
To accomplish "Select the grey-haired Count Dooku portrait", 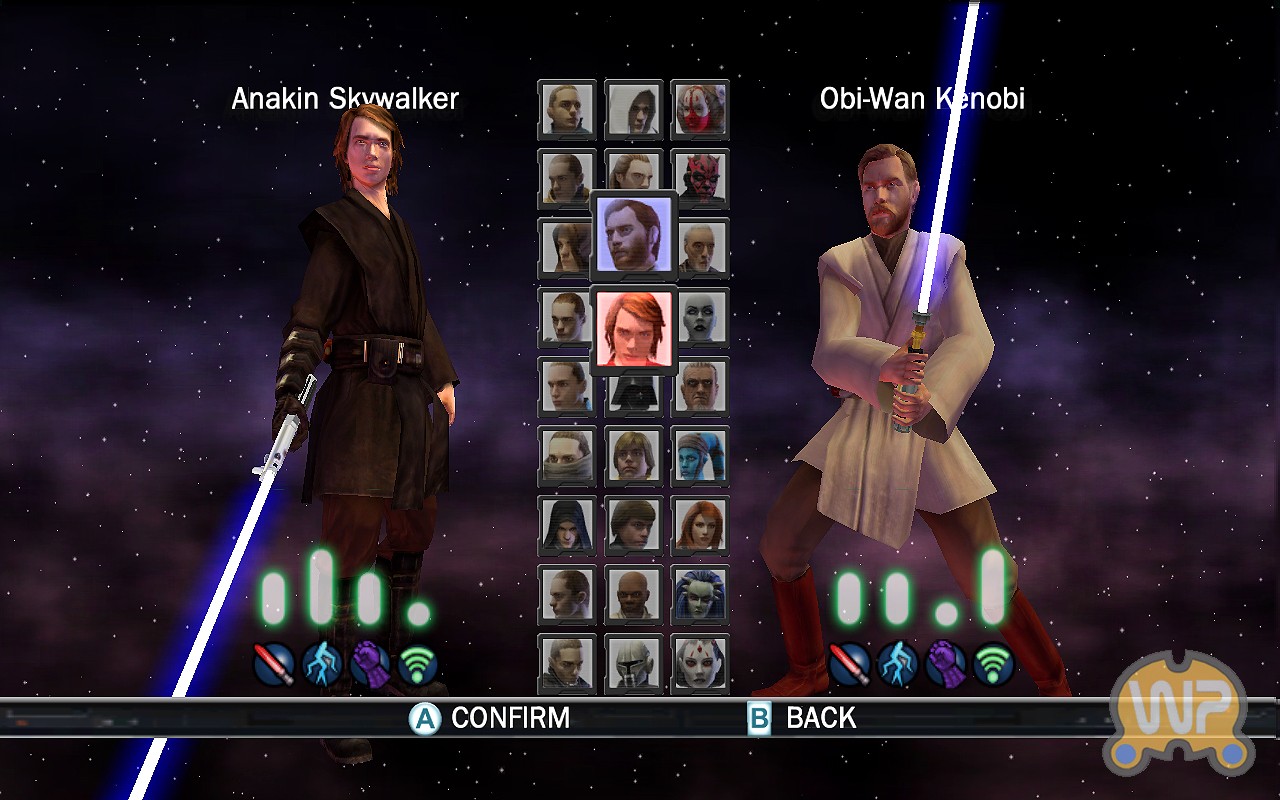I will click(x=700, y=248).
